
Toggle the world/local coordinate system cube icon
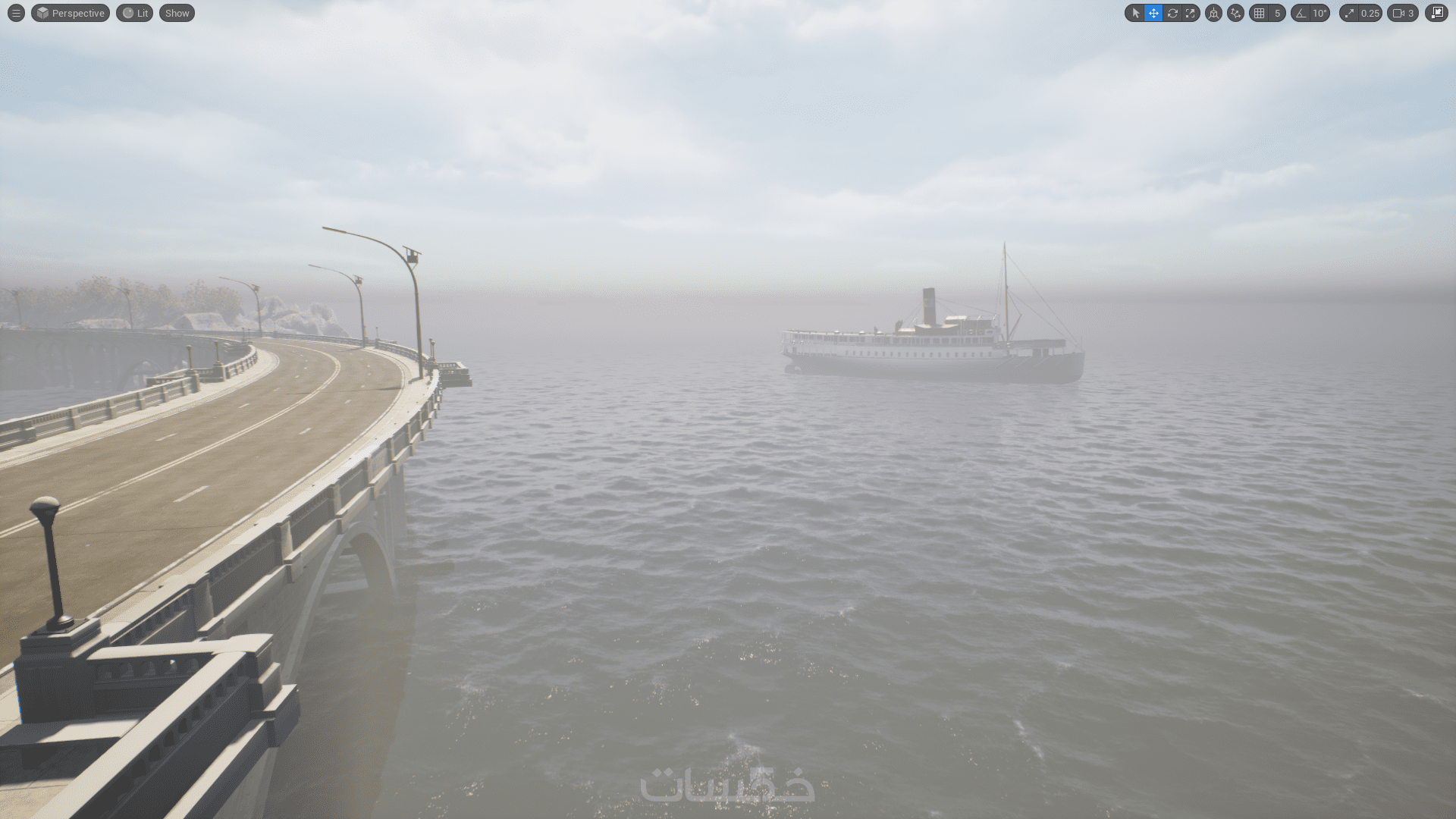1213,13
